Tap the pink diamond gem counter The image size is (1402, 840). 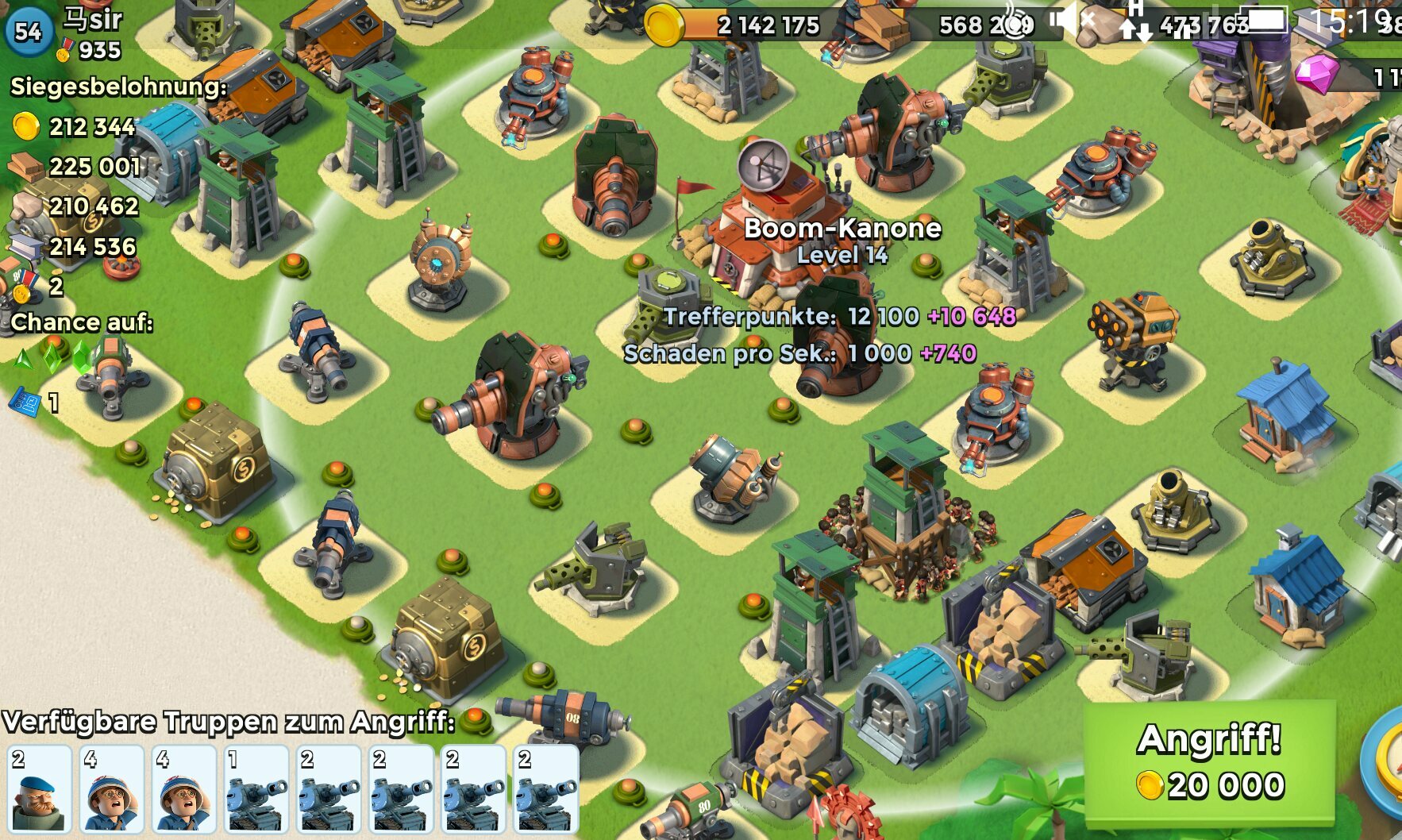(1350, 76)
